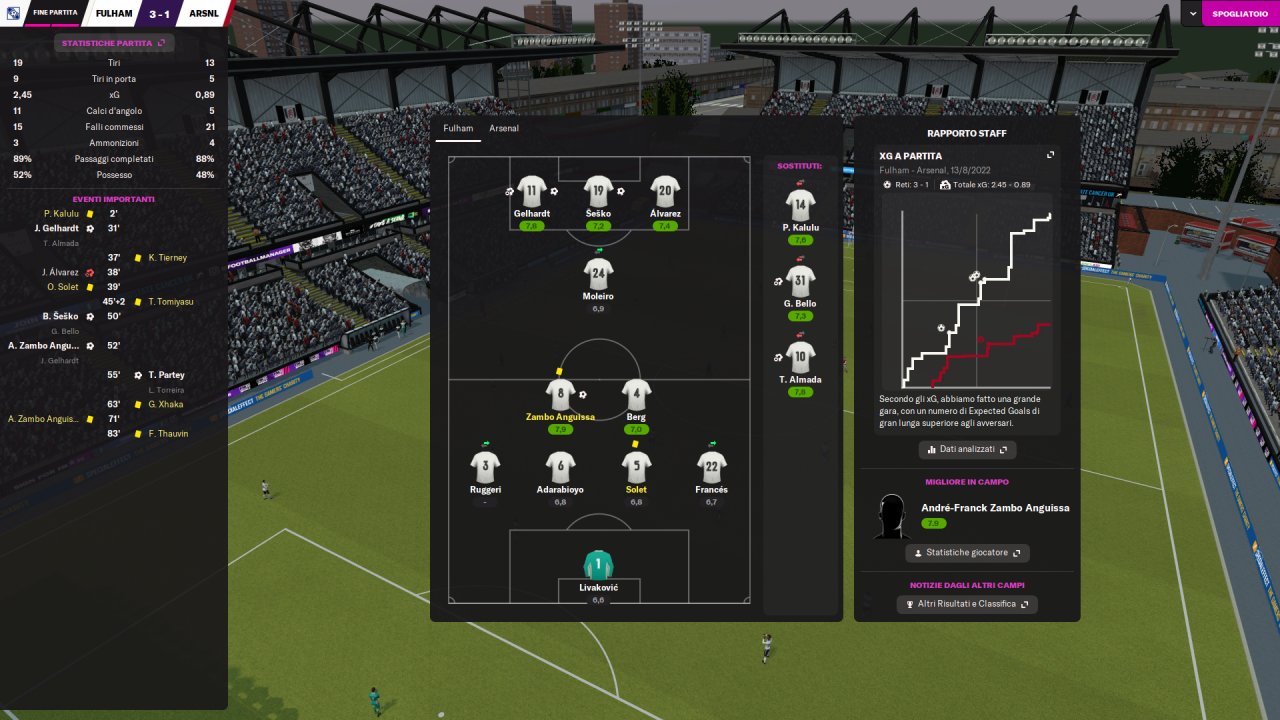1280x720 pixels.
Task: Pick Álvarez's number 20 shirt
Action: (665, 191)
